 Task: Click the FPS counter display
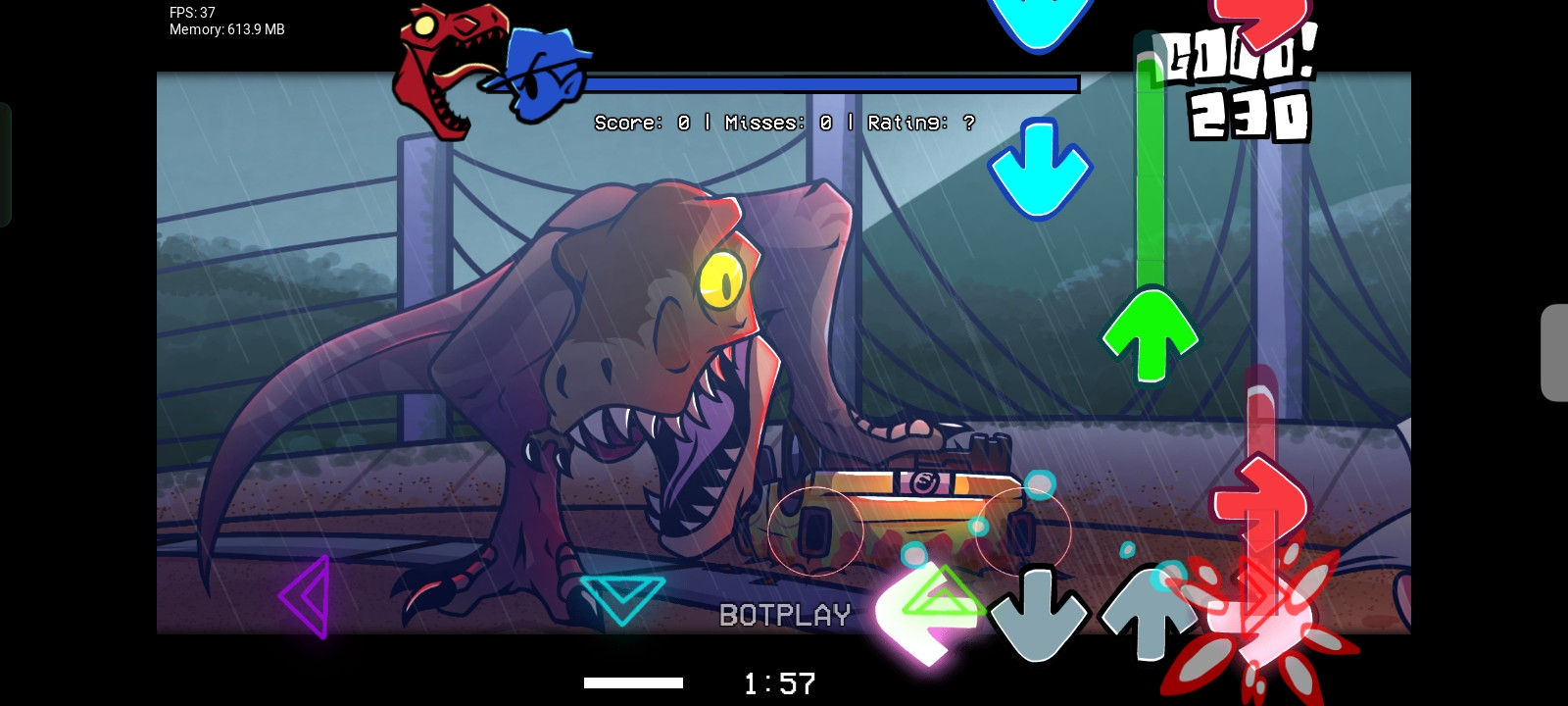191,13
